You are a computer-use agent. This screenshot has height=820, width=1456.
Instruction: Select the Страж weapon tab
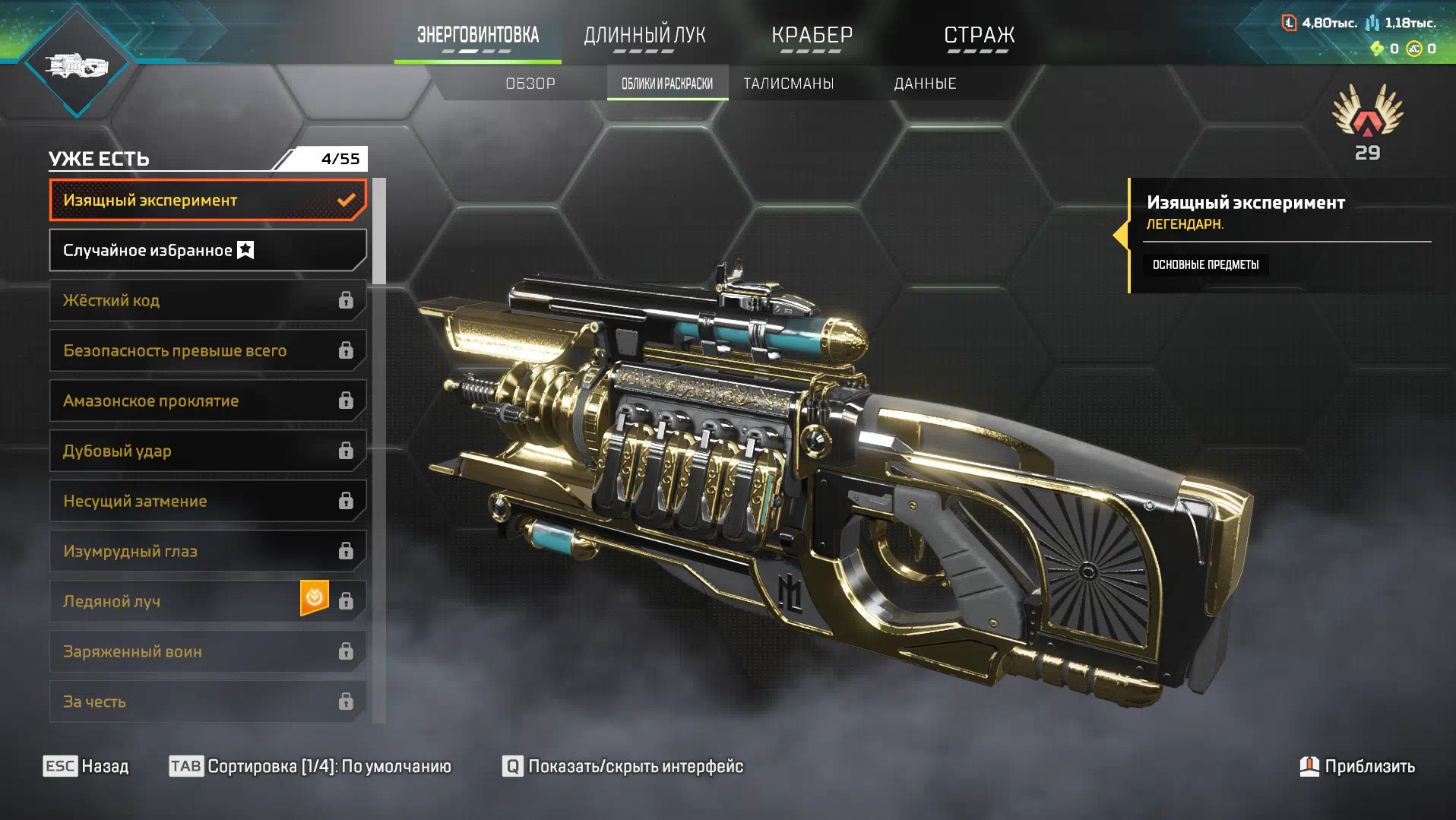tap(979, 36)
